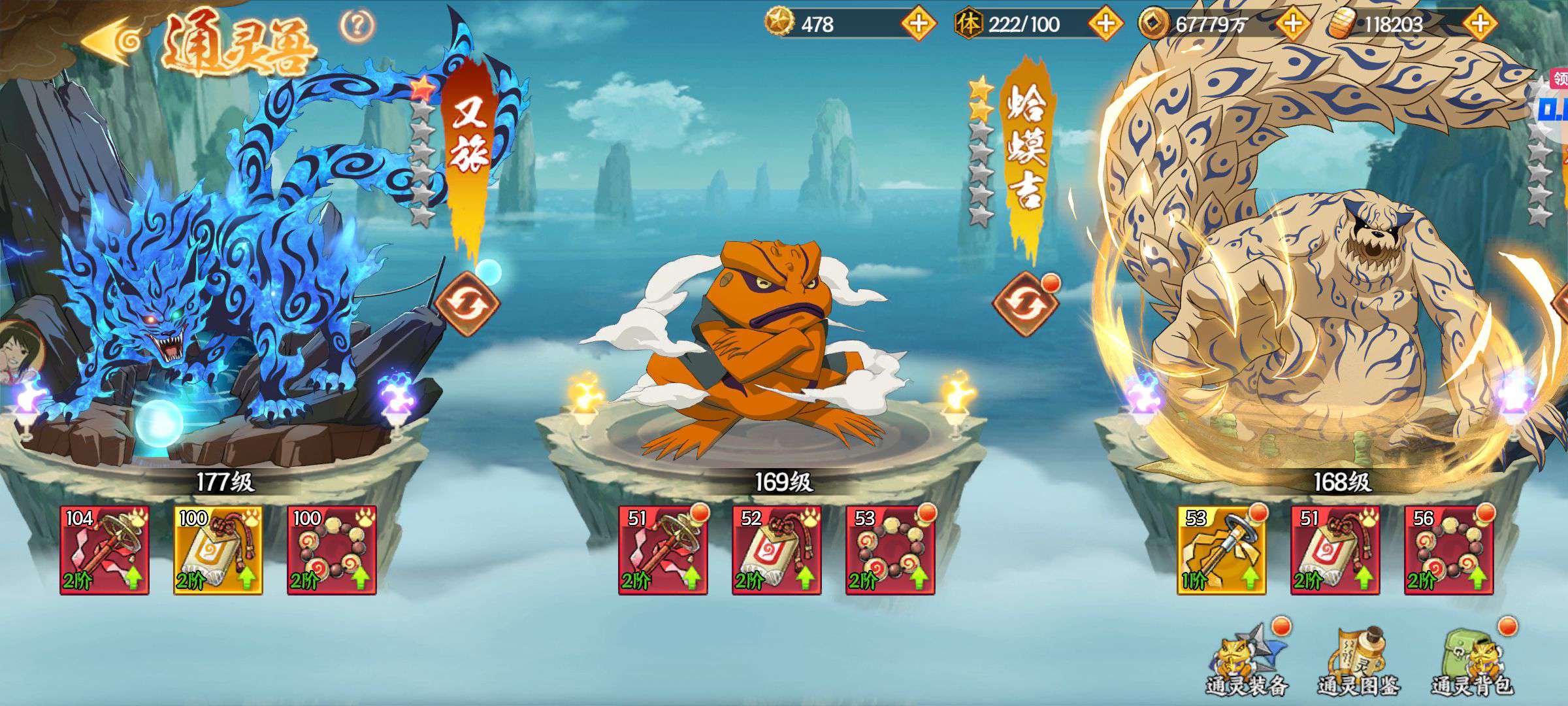Open 通灵装备 summon equipment
1568x706 pixels.
click(1246, 660)
